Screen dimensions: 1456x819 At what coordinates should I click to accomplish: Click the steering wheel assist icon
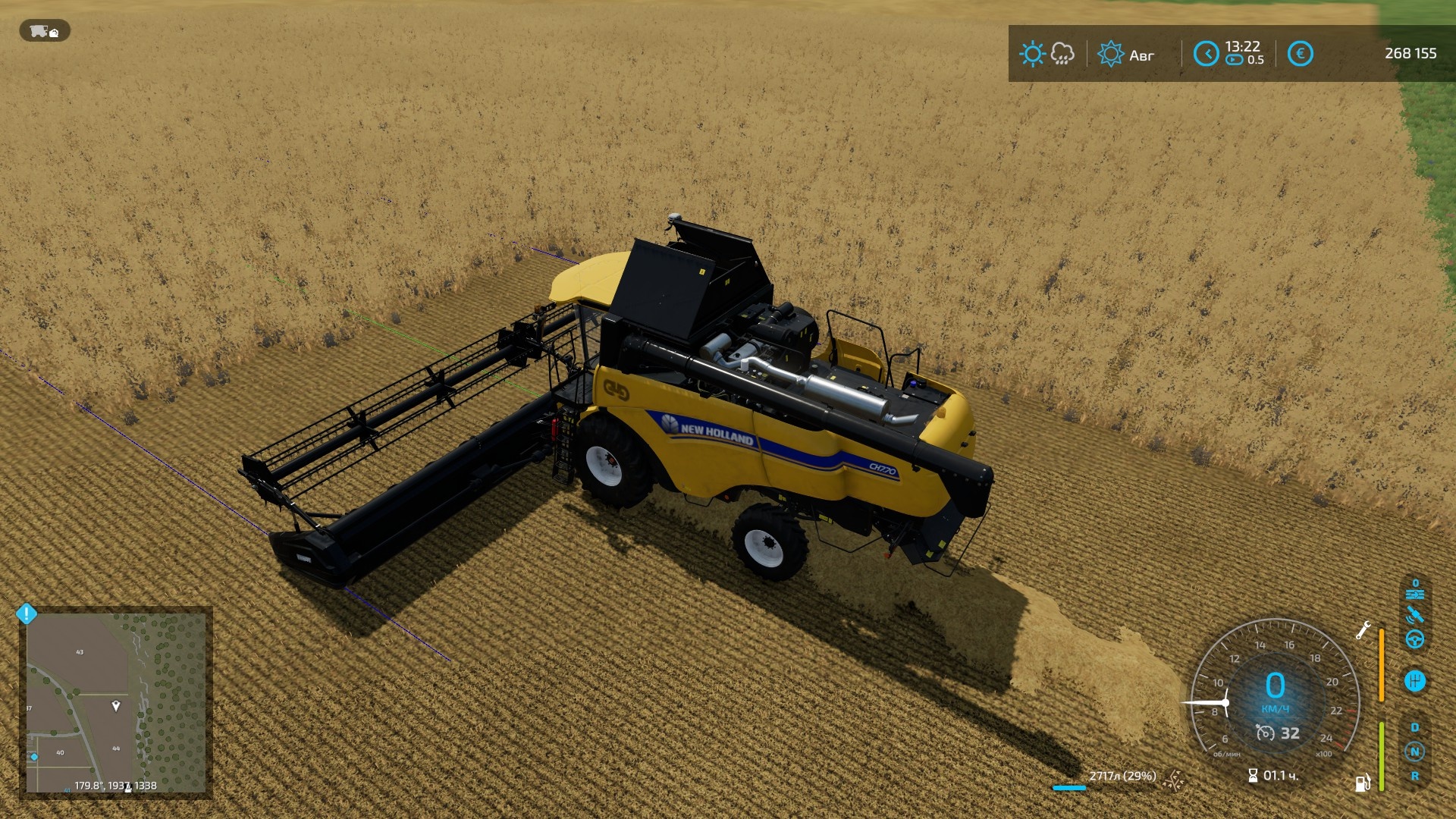1415,639
